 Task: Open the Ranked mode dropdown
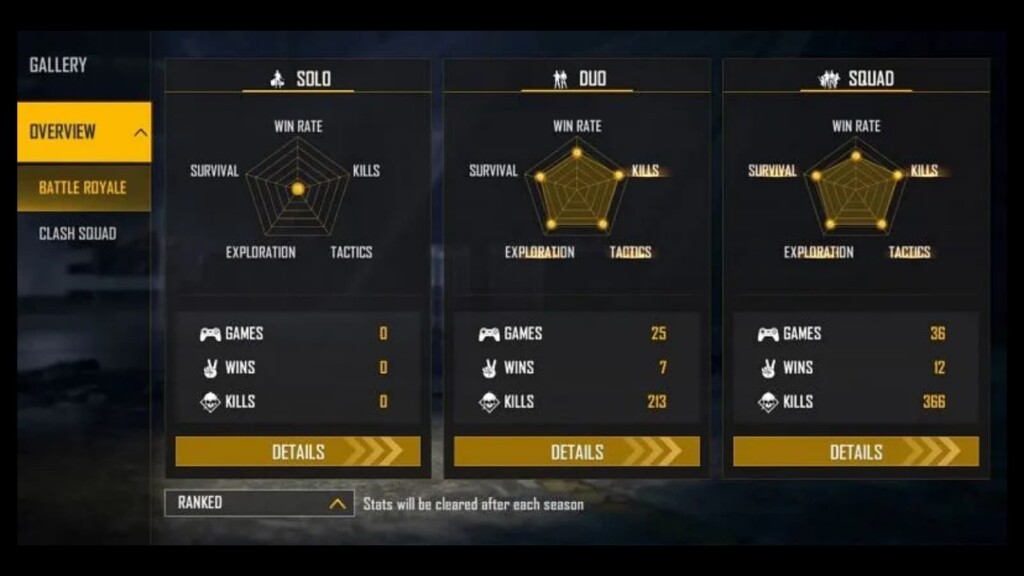[259, 503]
